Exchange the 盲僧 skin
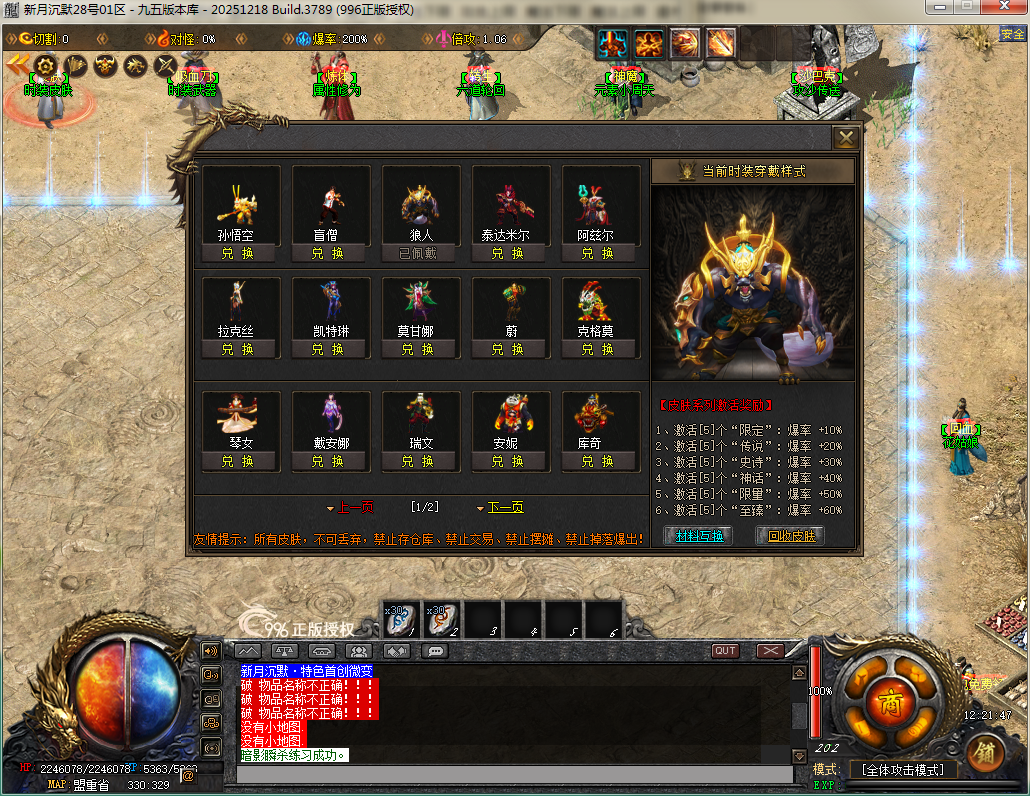The width and height of the screenshot is (1030, 796). (x=328, y=254)
